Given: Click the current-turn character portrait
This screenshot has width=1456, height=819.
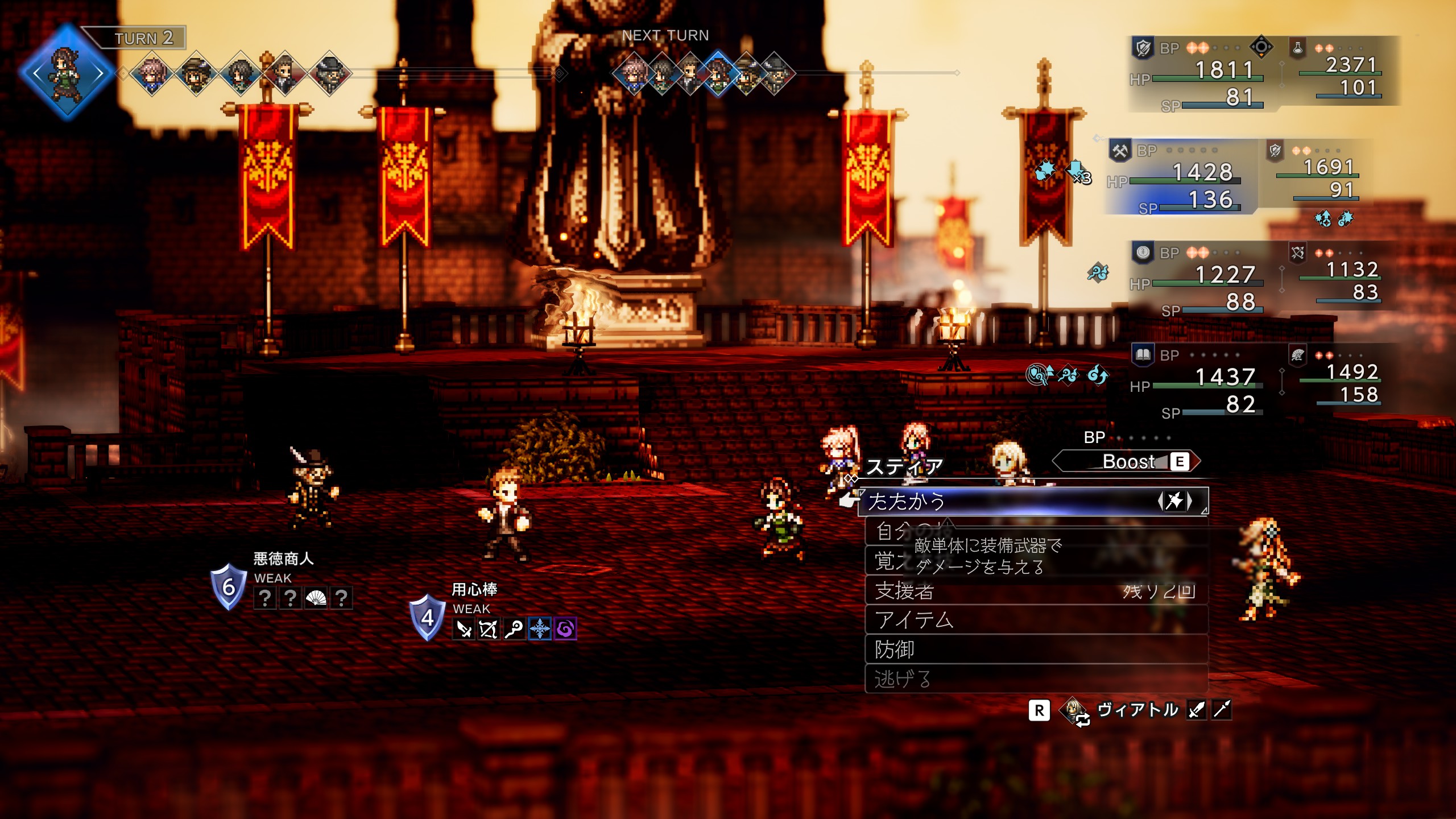Looking at the screenshot, I should tap(67, 73).
